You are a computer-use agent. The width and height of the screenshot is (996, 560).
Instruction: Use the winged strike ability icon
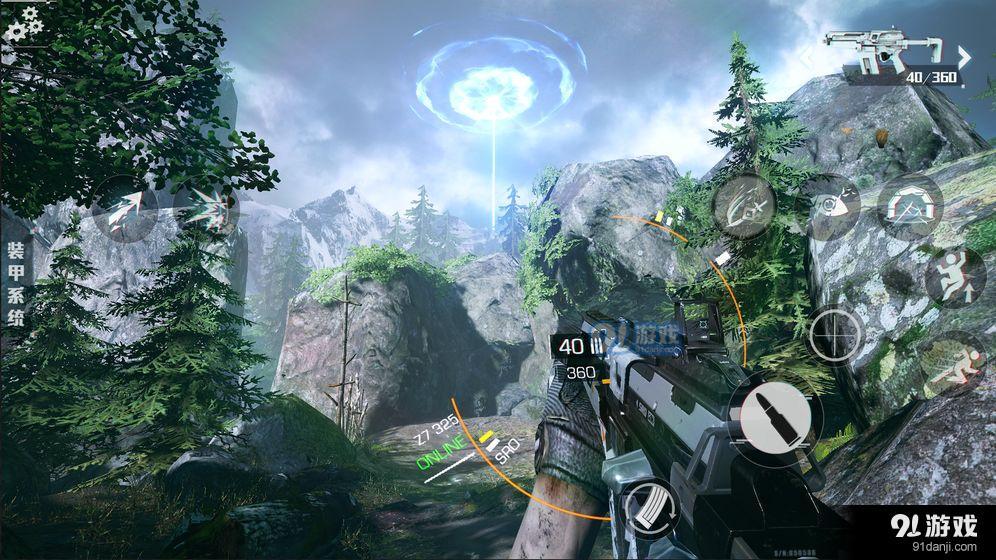744,207
